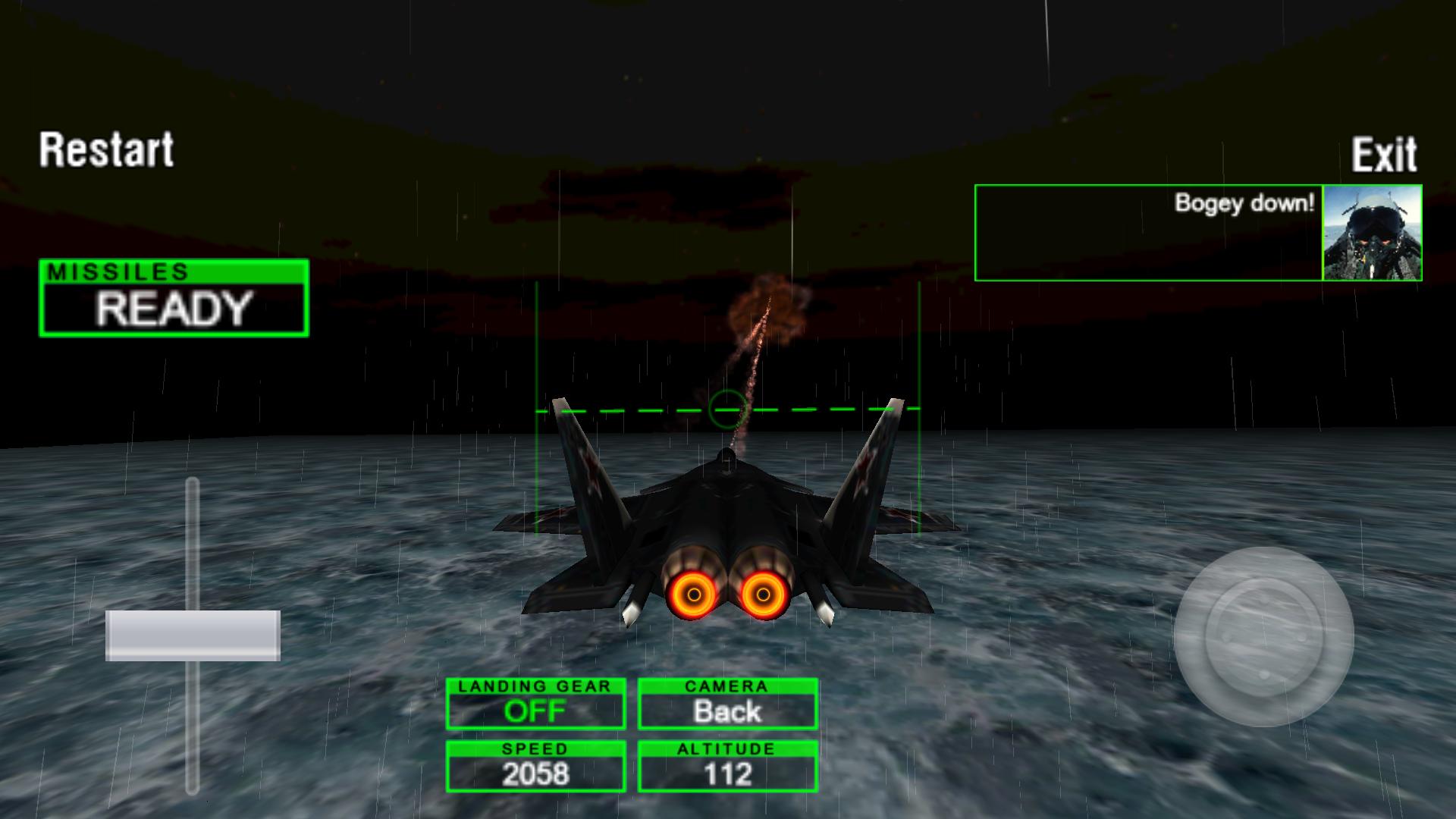The height and width of the screenshot is (819, 1456).
Task: Toggle the landing gear
Action: pos(535,704)
